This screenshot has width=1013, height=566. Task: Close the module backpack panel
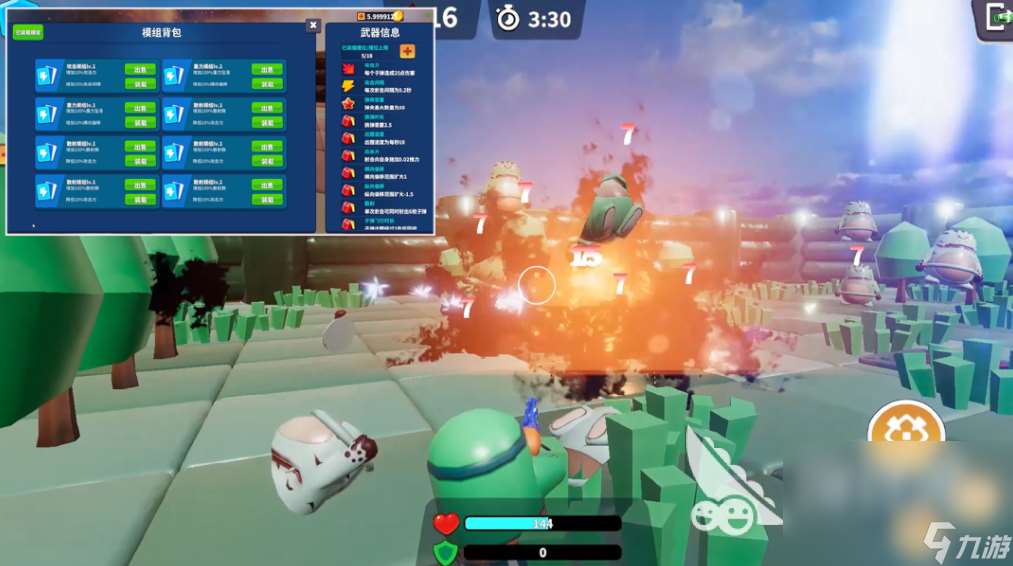click(x=313, y=25)
